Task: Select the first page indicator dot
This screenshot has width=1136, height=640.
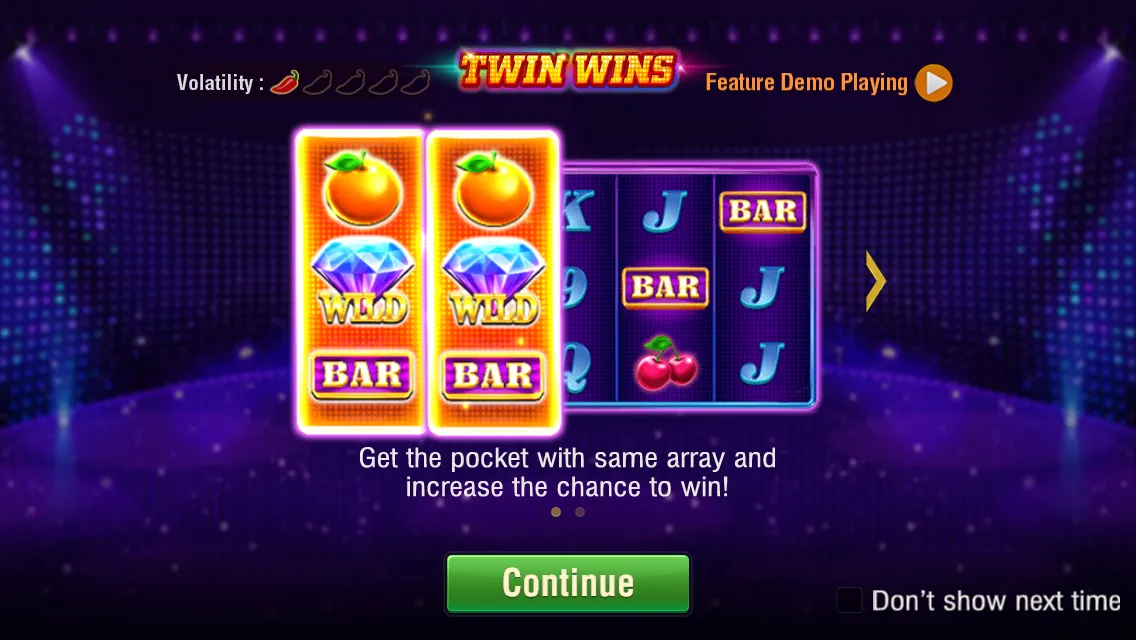Action: click(x=556, y=512)
